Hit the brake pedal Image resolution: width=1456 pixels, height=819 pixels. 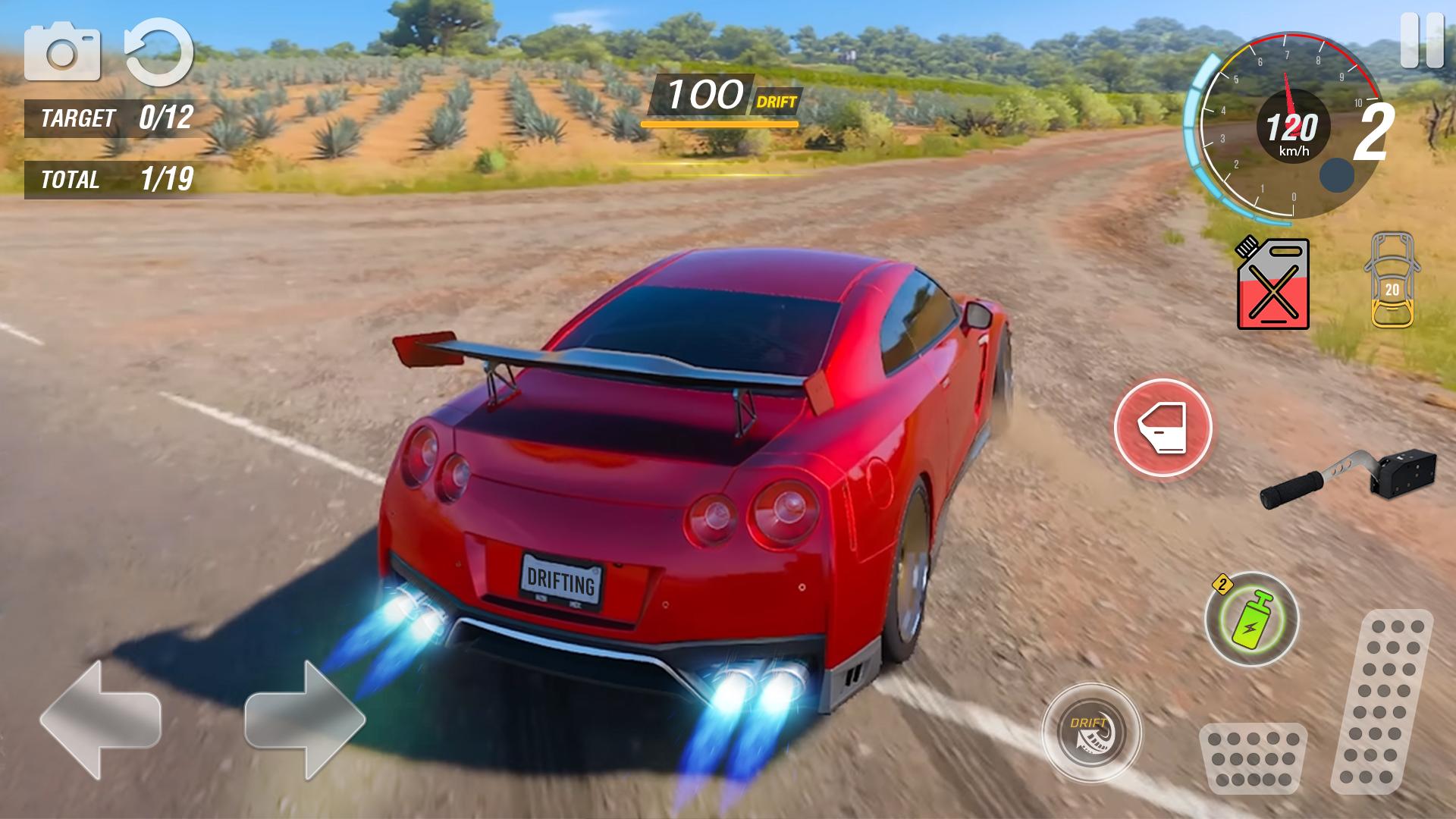pyautogui.click(x=1253, y=757)
